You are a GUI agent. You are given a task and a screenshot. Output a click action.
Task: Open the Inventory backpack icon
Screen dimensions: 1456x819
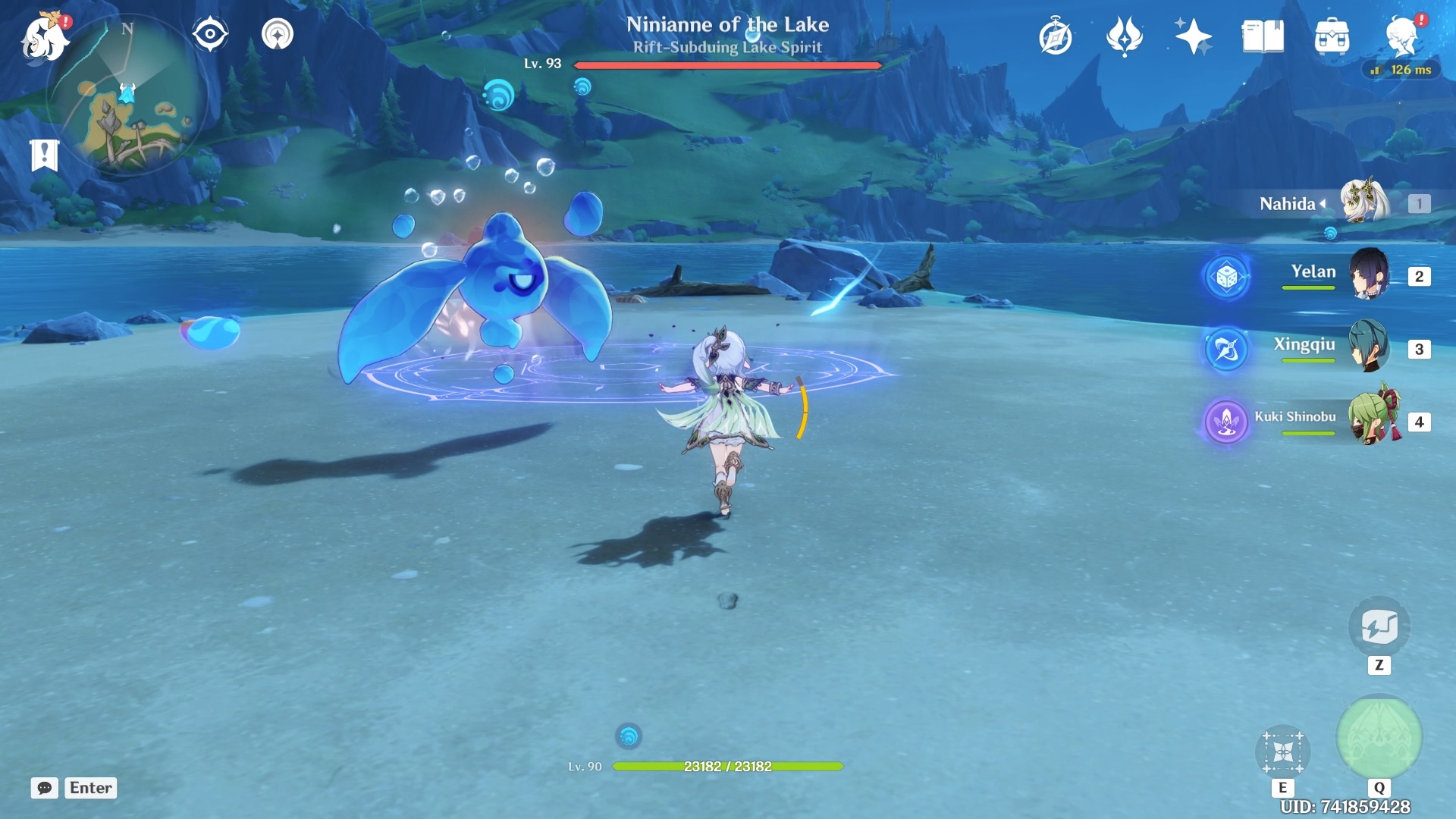tap(1332, 36)
